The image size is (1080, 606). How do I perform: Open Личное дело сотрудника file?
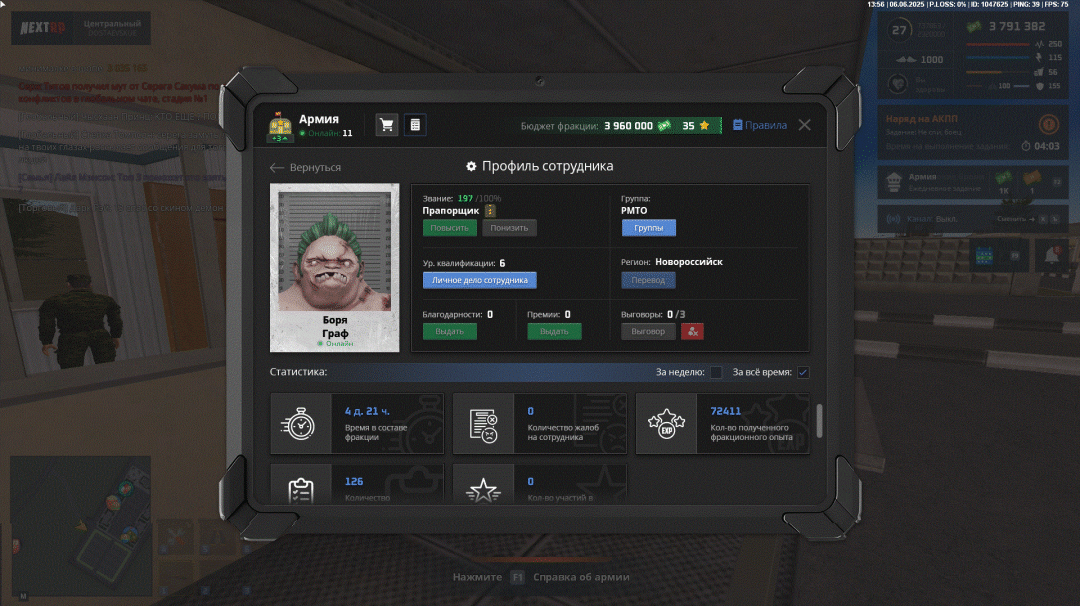(x=479, y=280)
